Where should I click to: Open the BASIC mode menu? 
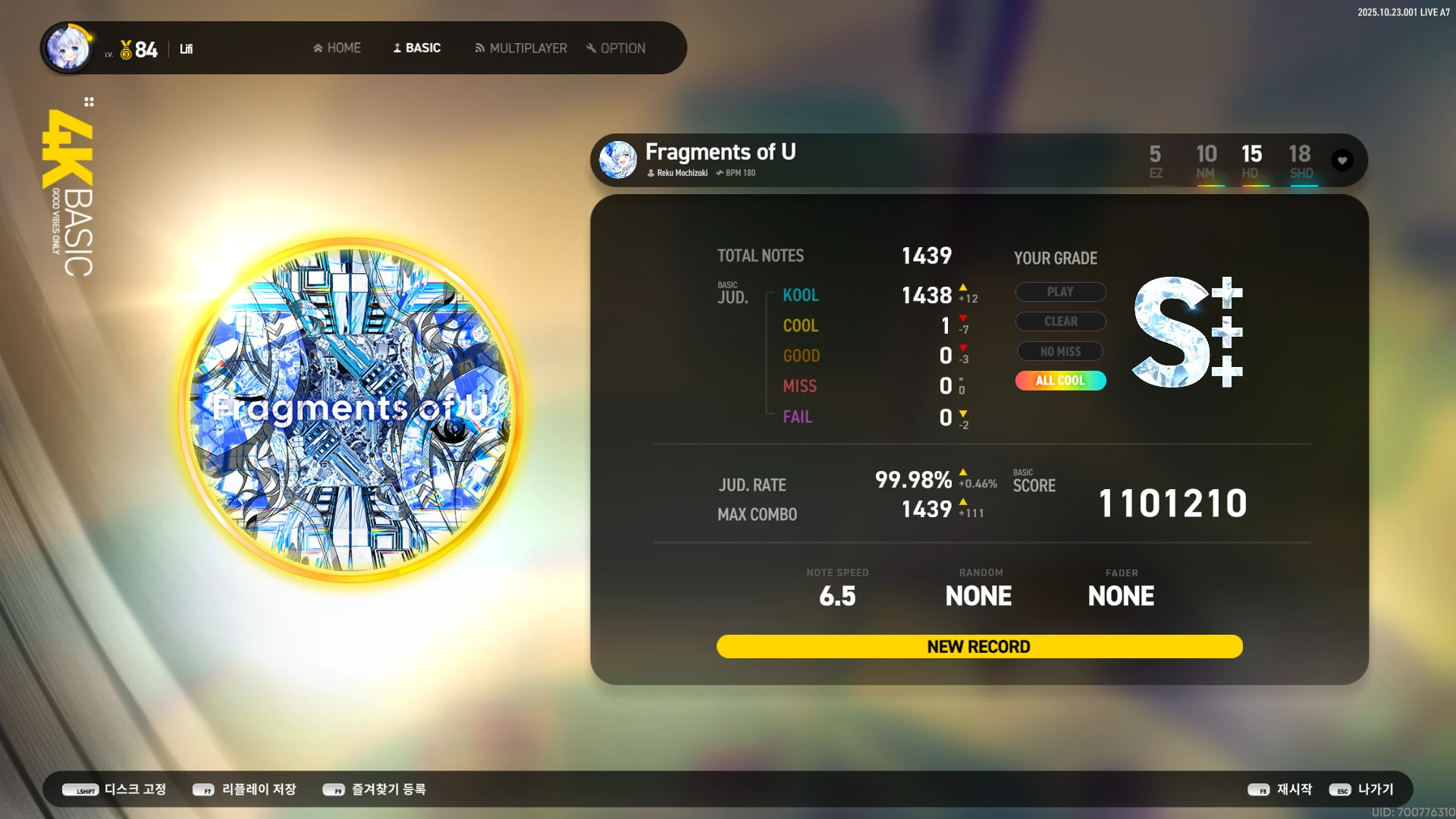pyautogui.click(x=416, y=49)
